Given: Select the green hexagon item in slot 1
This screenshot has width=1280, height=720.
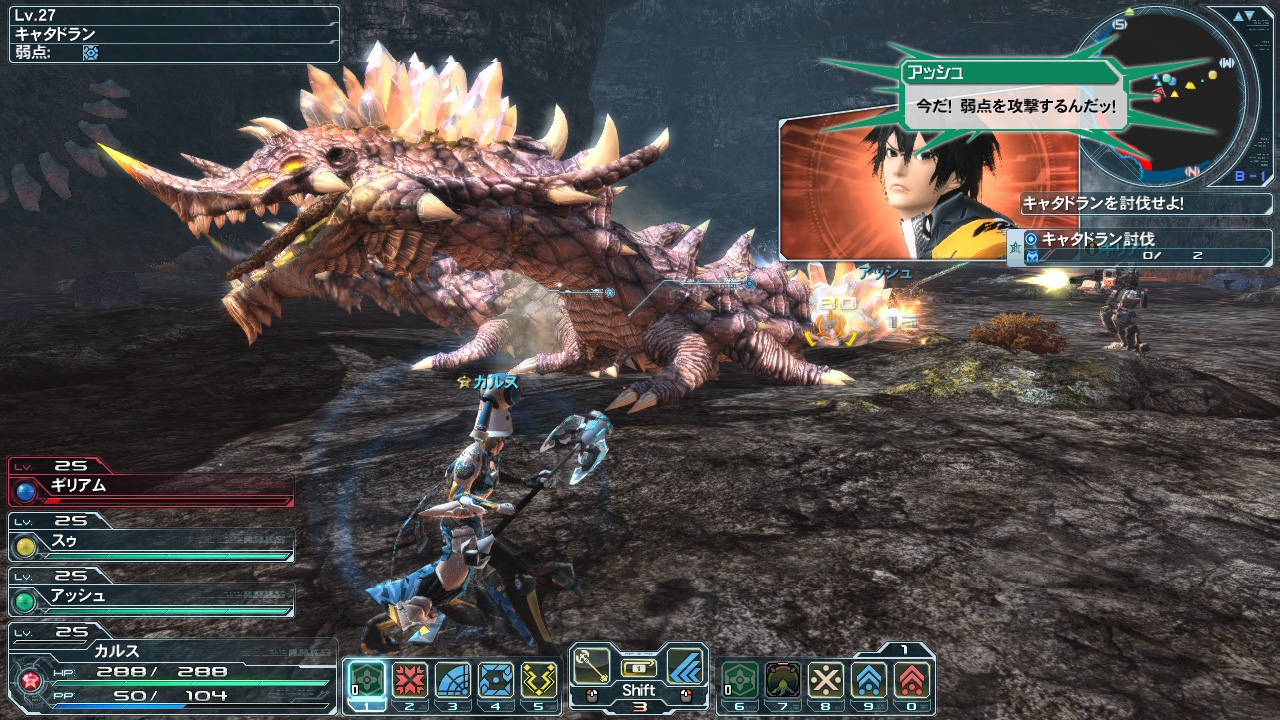Looking at the screenshot, I should click(x=365, y=680).
